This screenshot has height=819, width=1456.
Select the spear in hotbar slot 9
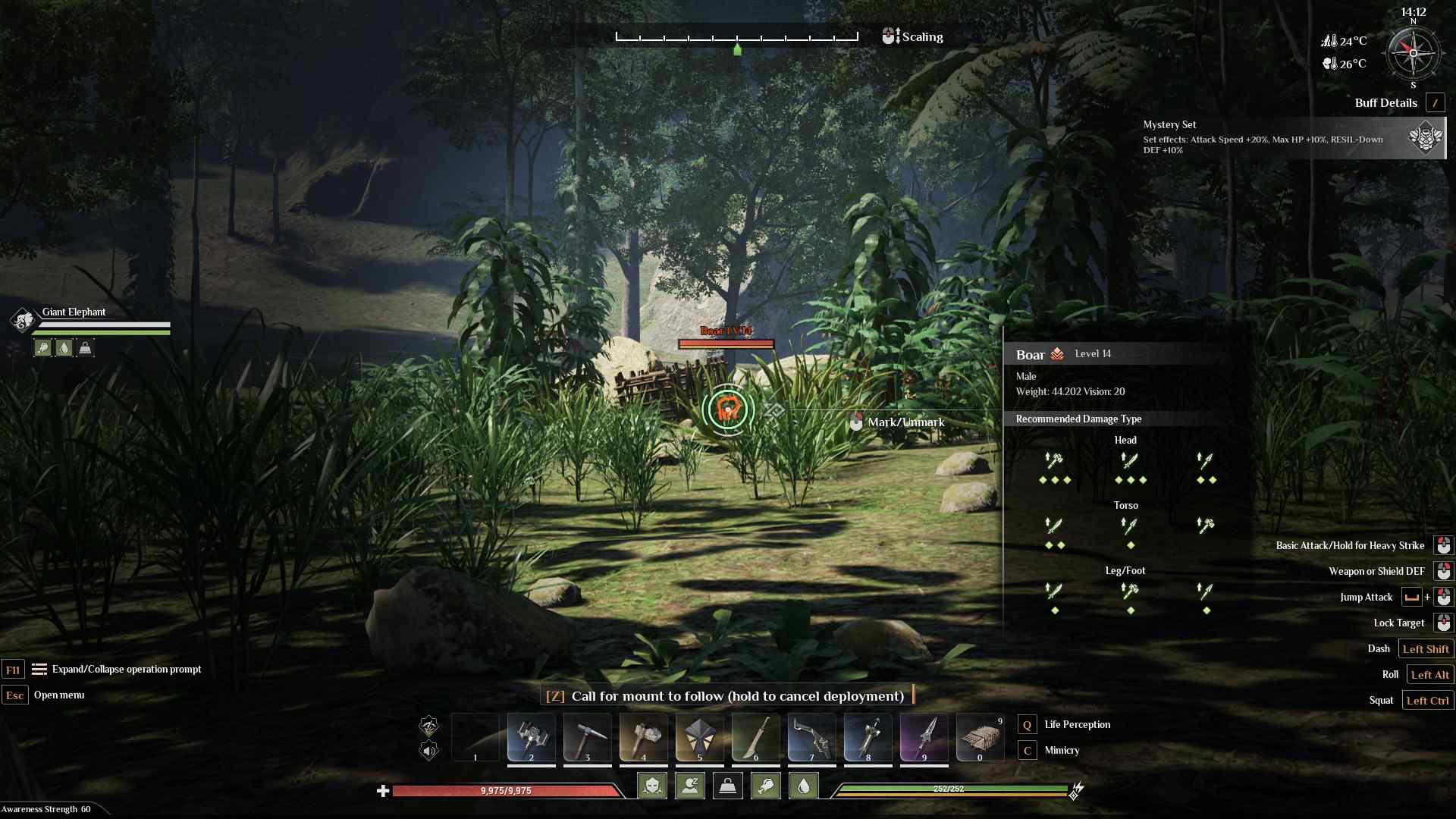tap(924, 738)
